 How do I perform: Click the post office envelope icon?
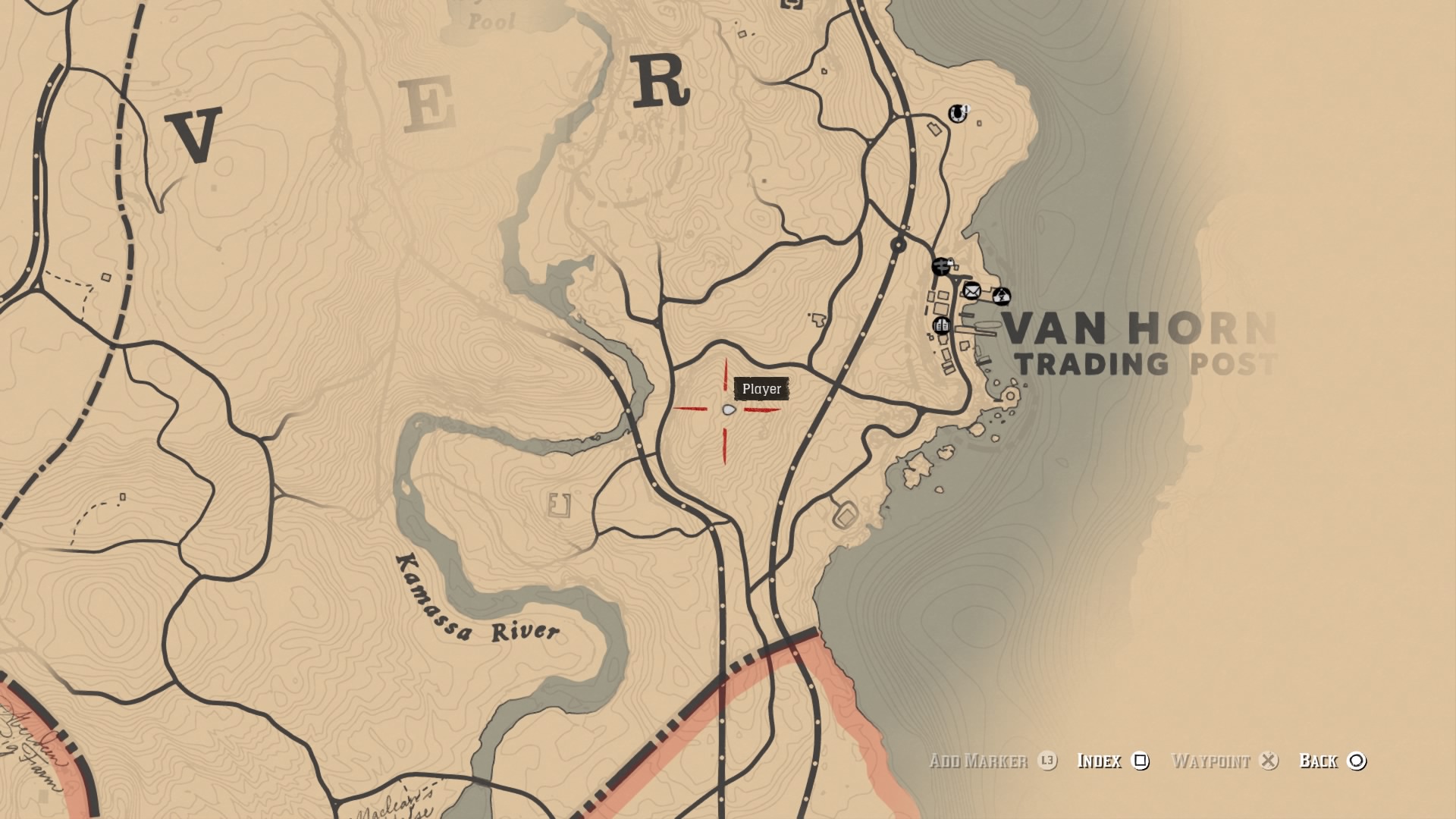click(971, 291)
